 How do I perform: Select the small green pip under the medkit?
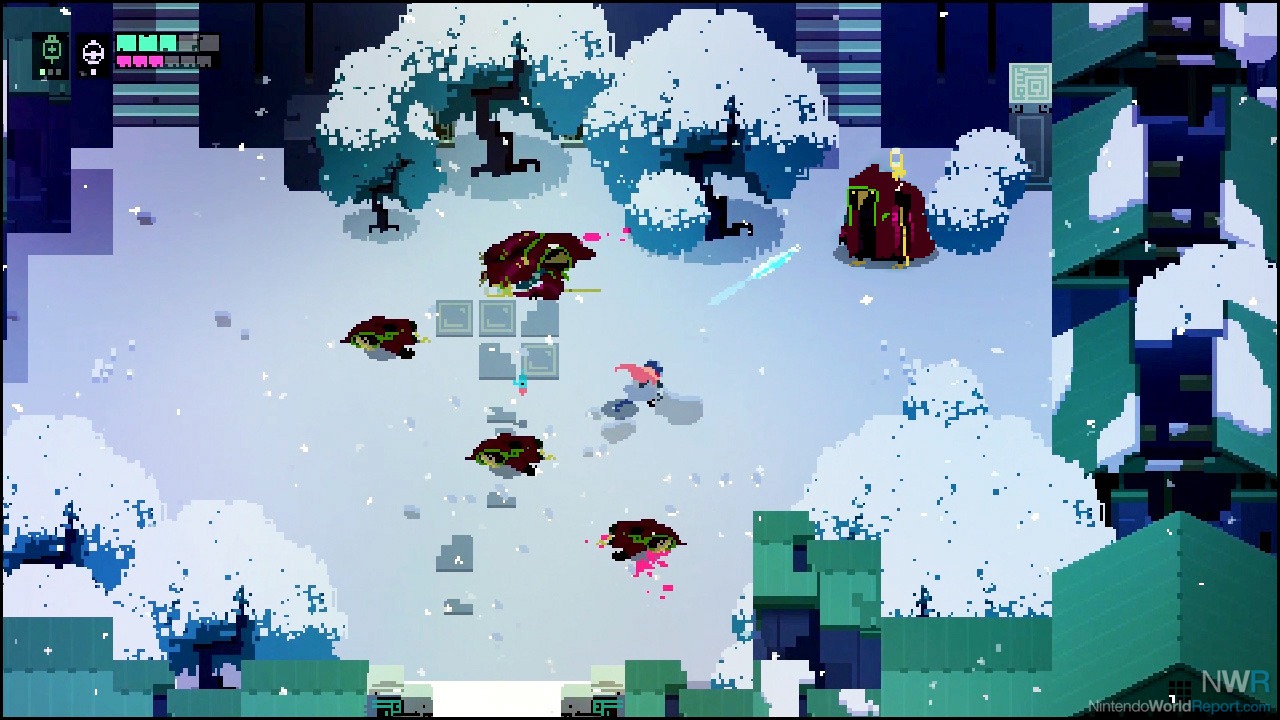pos(42,72)
